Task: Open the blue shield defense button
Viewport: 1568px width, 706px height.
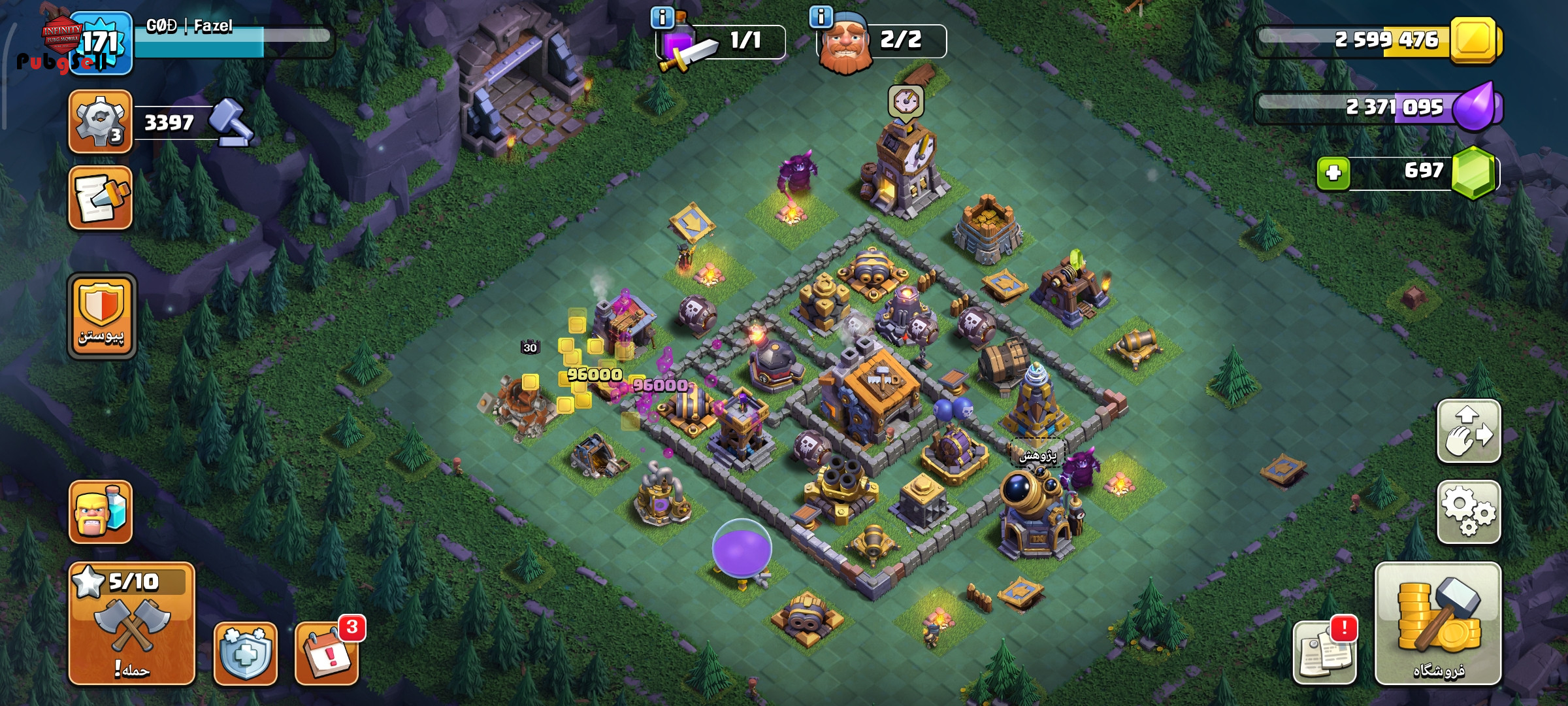Action: point(245,653)
